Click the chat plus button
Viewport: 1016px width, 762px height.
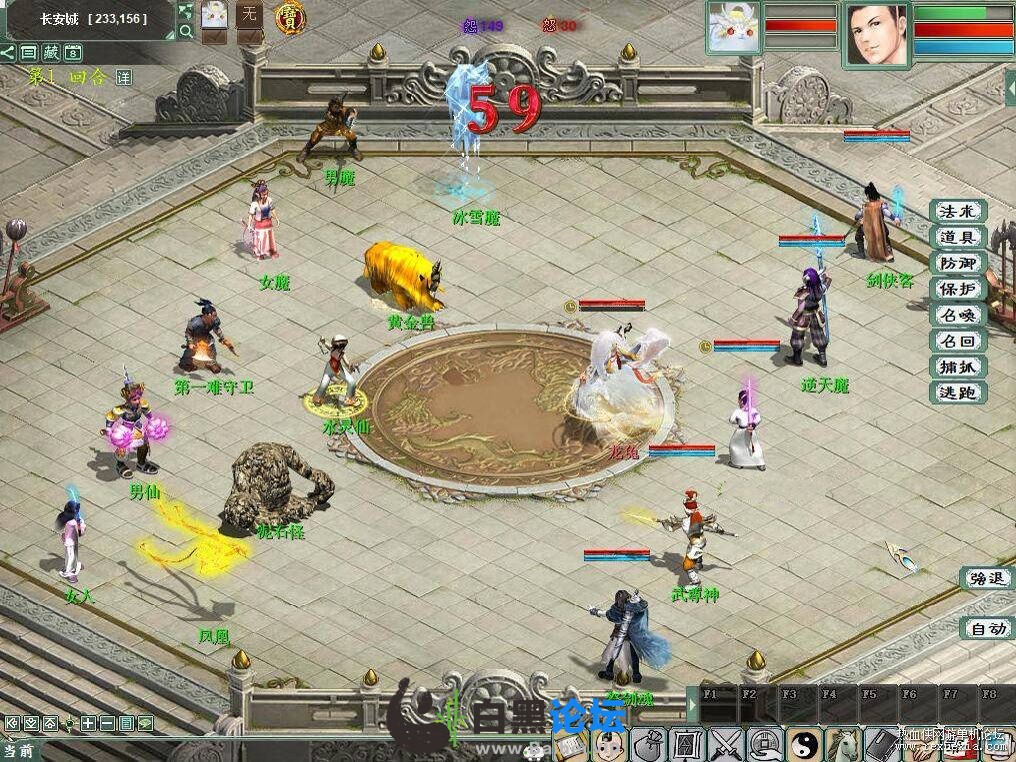(89, 722)
